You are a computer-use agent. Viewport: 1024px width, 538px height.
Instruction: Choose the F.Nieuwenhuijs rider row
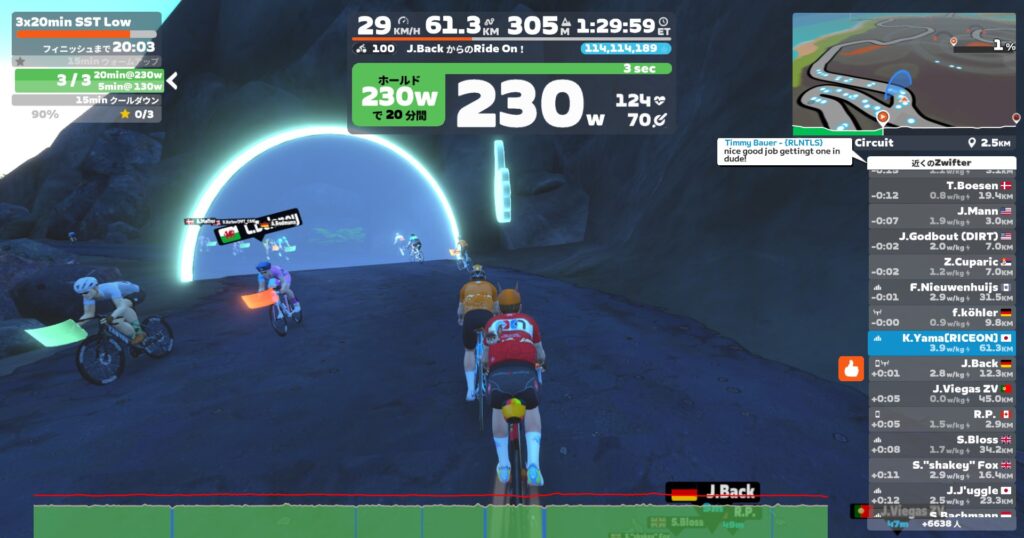pyautogui.click(x=941, y=292)
